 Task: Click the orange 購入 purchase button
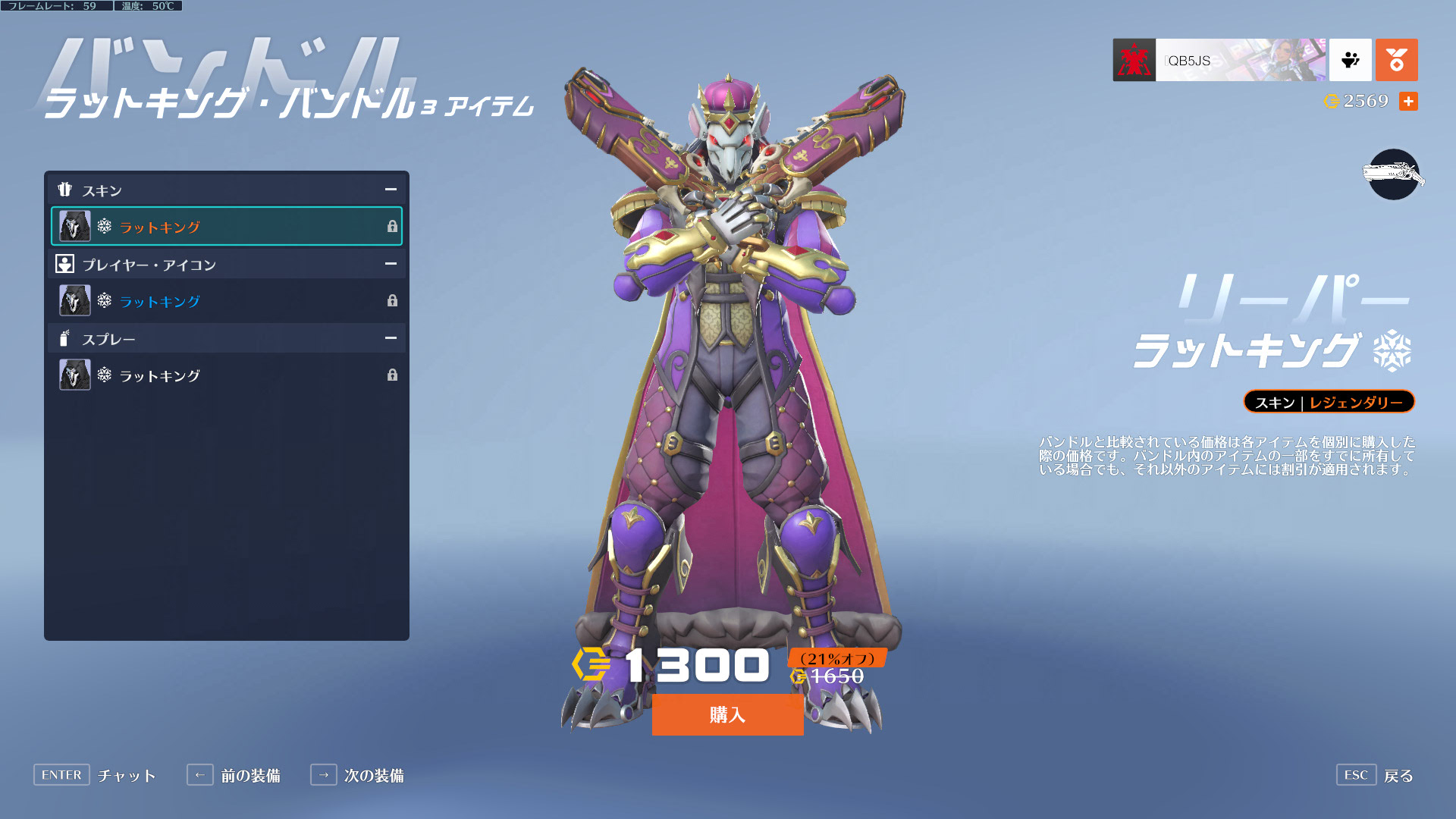point(727,714)
